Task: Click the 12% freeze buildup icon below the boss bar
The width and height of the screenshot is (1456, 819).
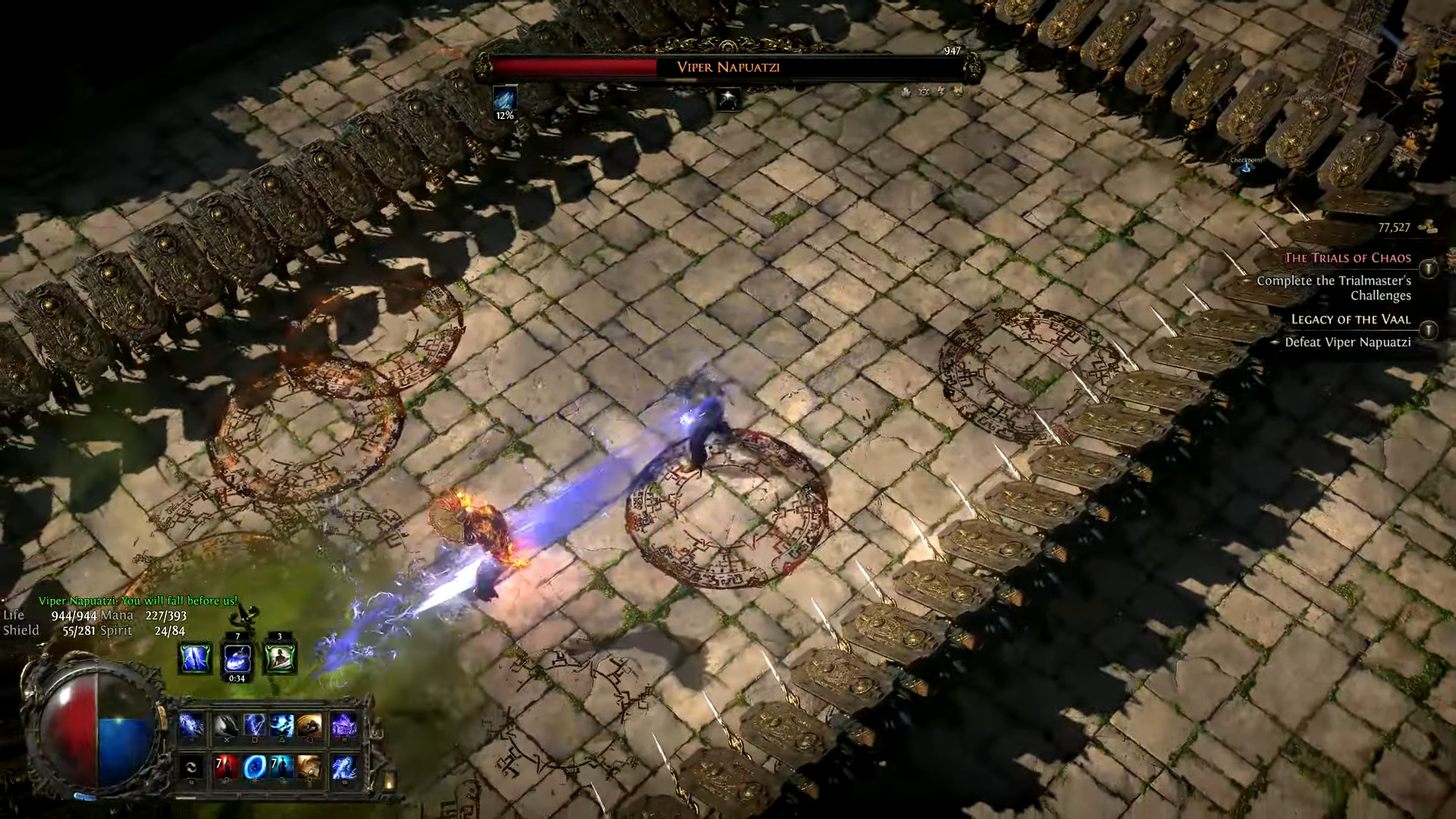Action: [x=505, y=99]
